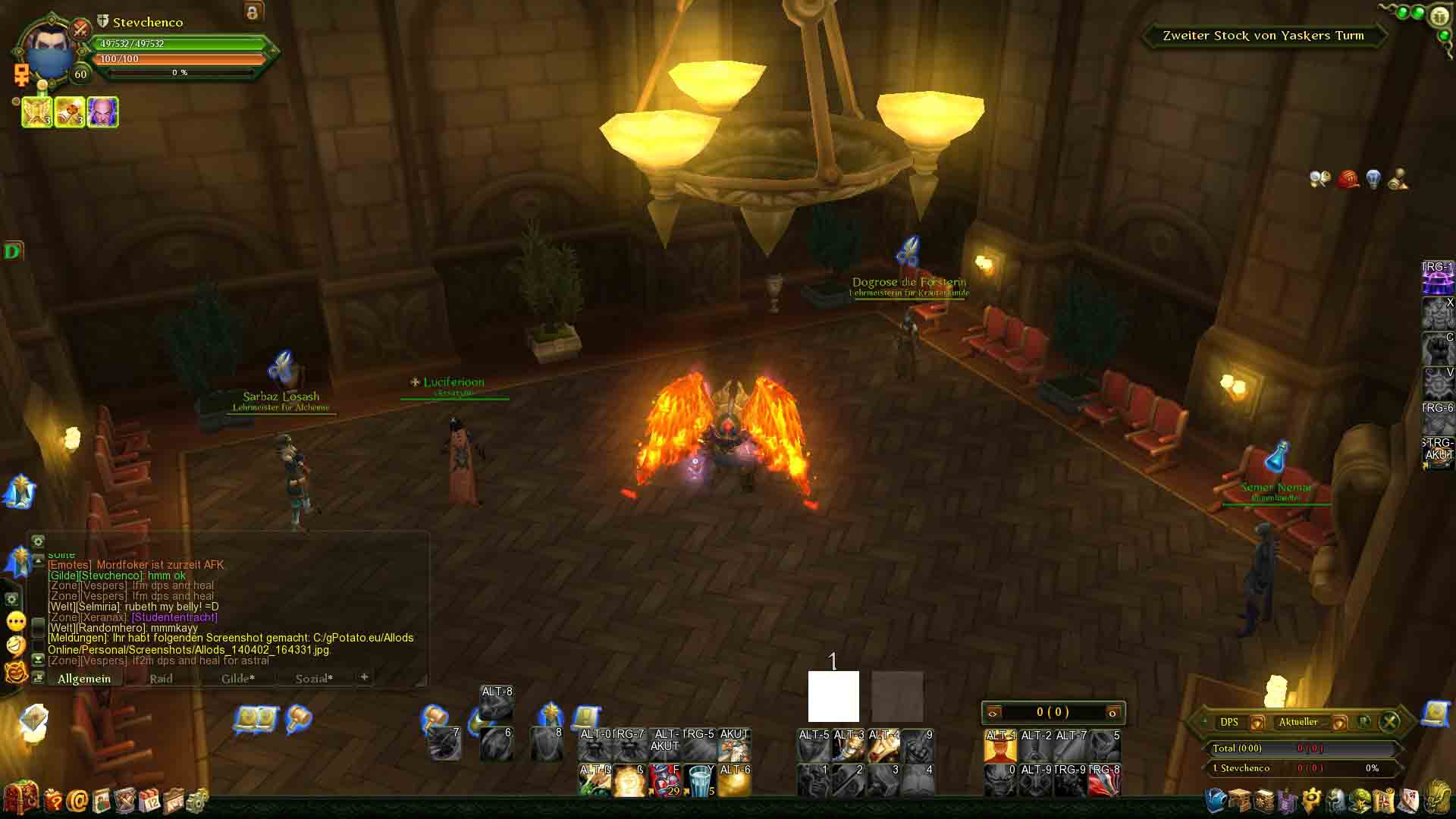
Task: Switch to the Allgemein chat tab
Action: pos(84,679)
